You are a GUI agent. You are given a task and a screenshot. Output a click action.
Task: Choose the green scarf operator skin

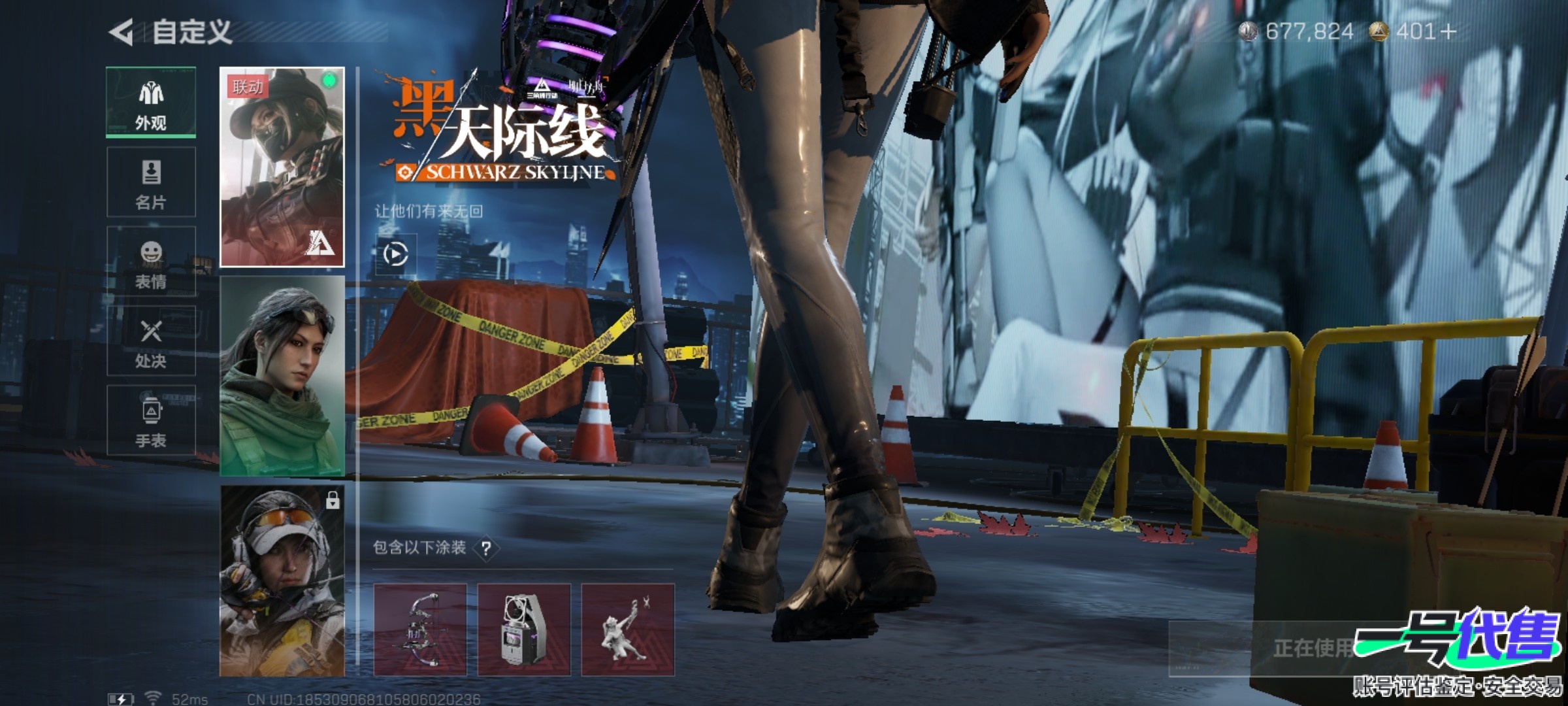tap(282, 375)
